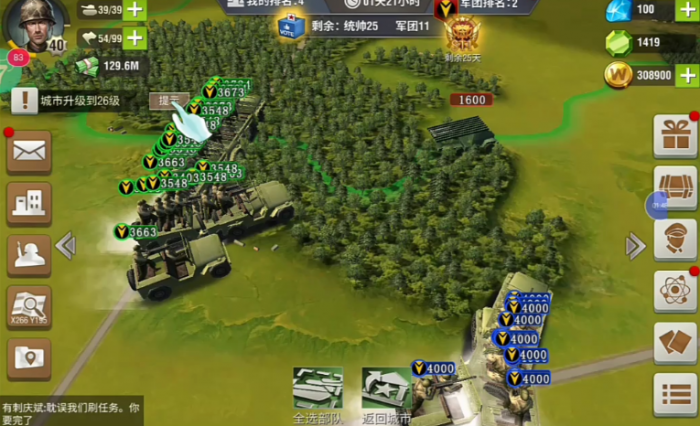The height and width of the screenshot is (426, 700).
Task: Select all troops button
Action: [318, 394]
